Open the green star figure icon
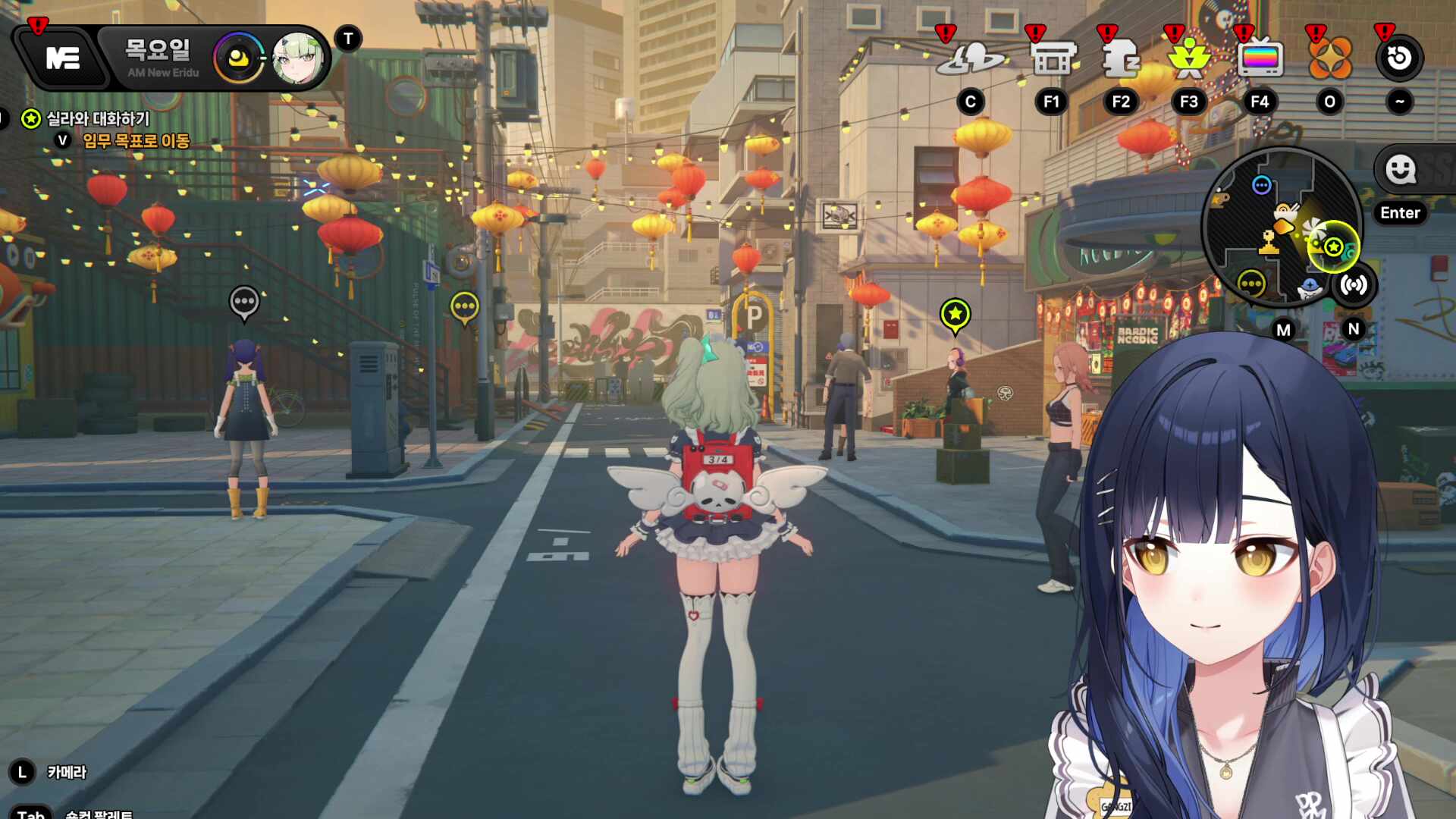The image size is (1456, 819). (x=1188, y=59)
